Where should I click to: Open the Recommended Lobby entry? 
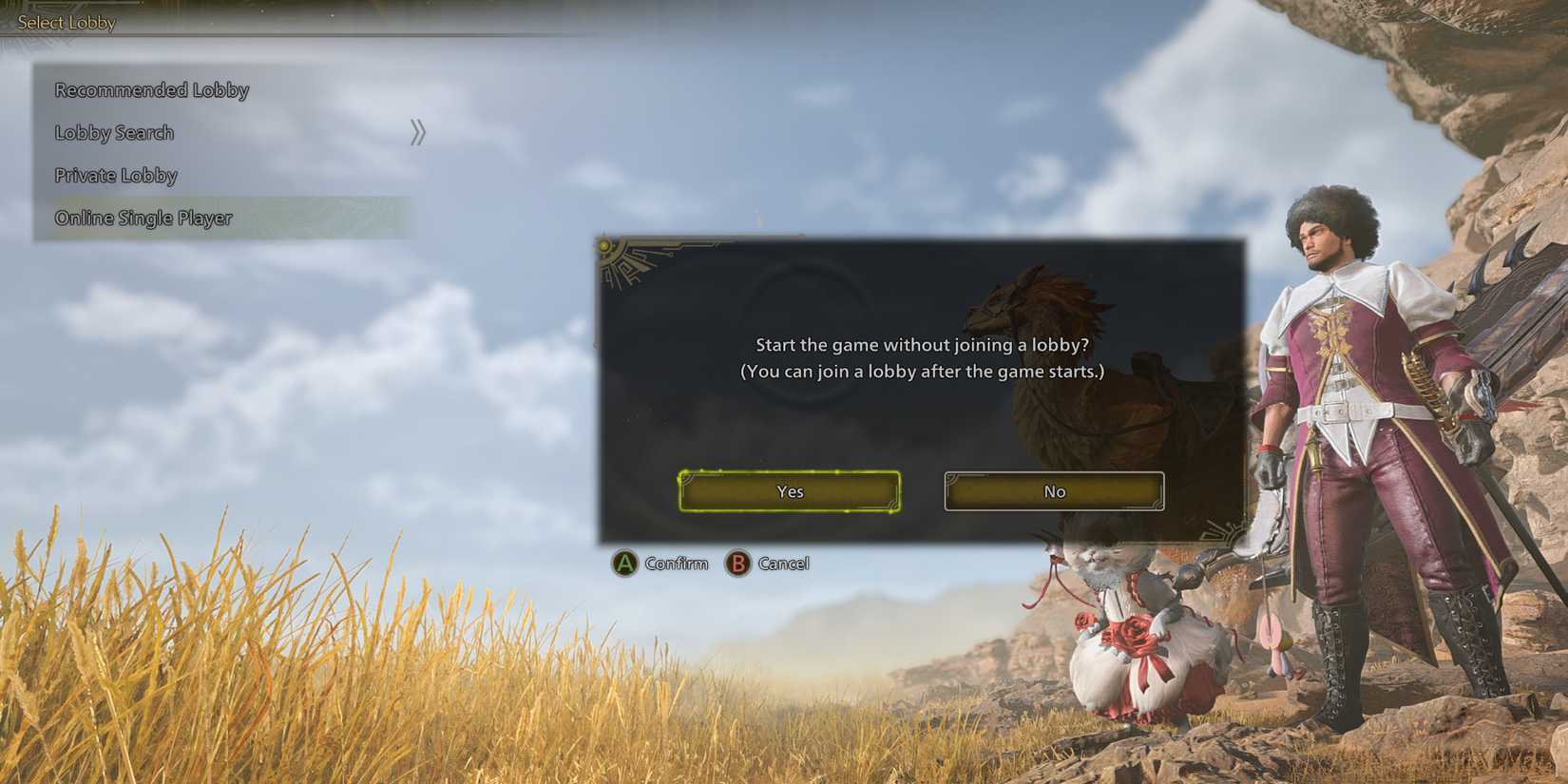pos(151,89)
